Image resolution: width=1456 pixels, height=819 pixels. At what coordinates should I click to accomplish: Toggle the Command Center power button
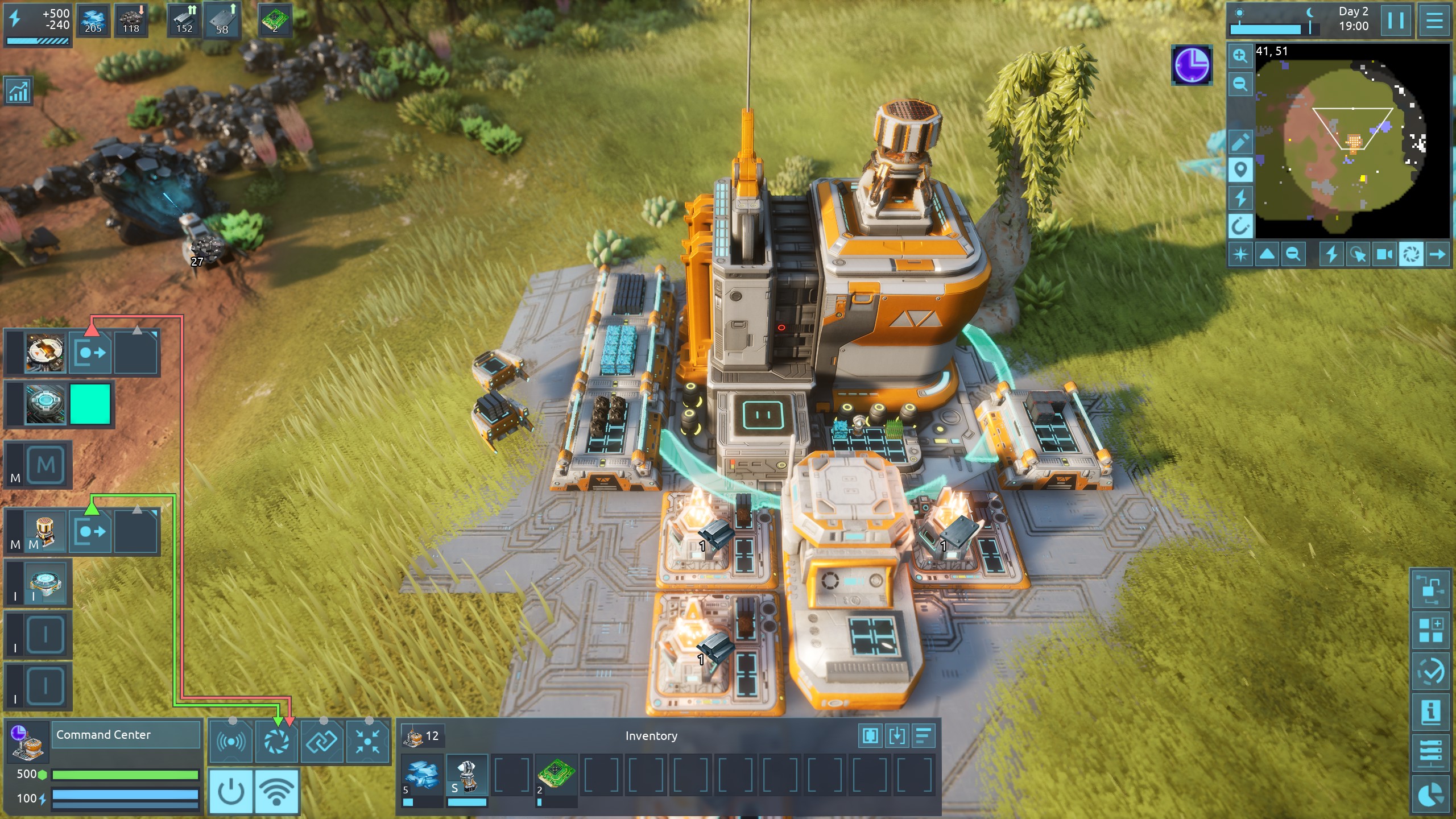[x=231, y=791]
